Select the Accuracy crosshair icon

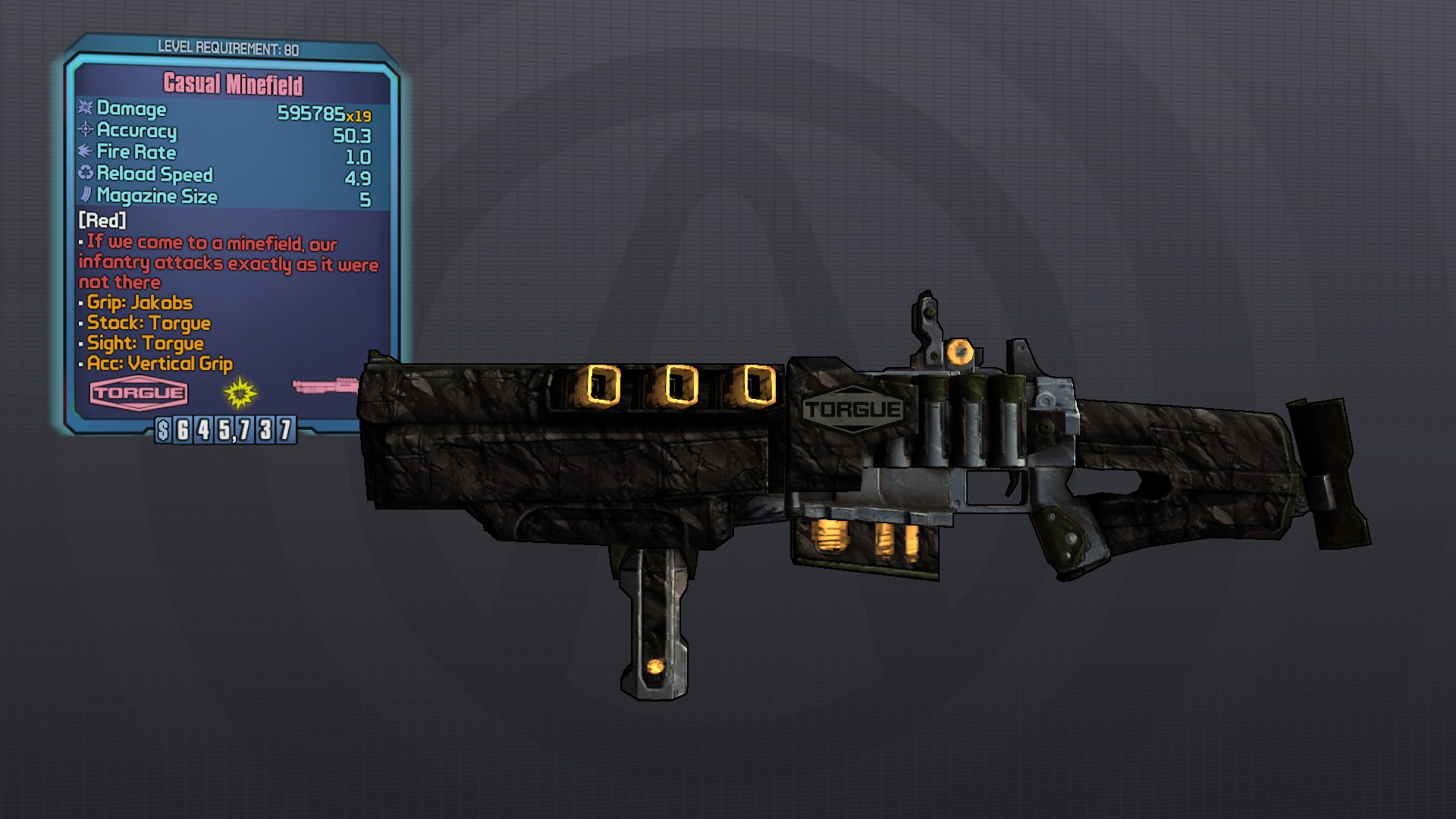85,130
